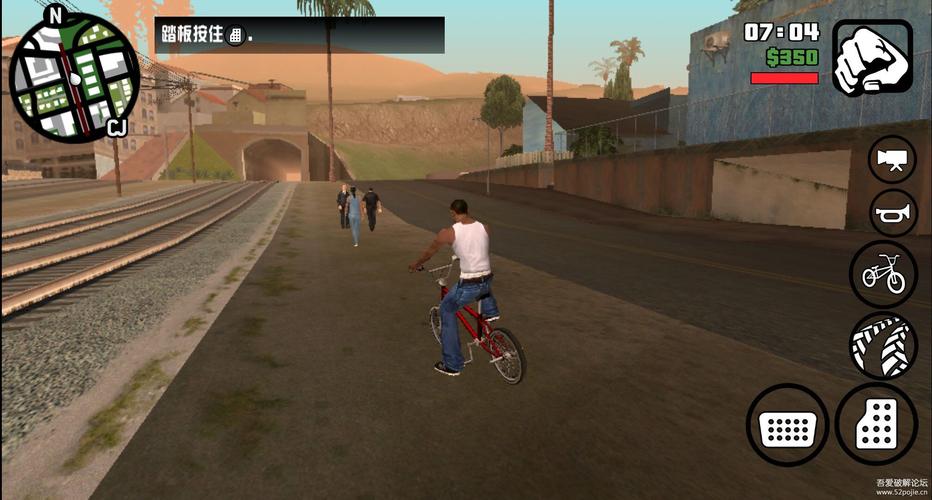Tap the bicycle icon to dismount
932x500 pixels.
(x=883, y=273)
